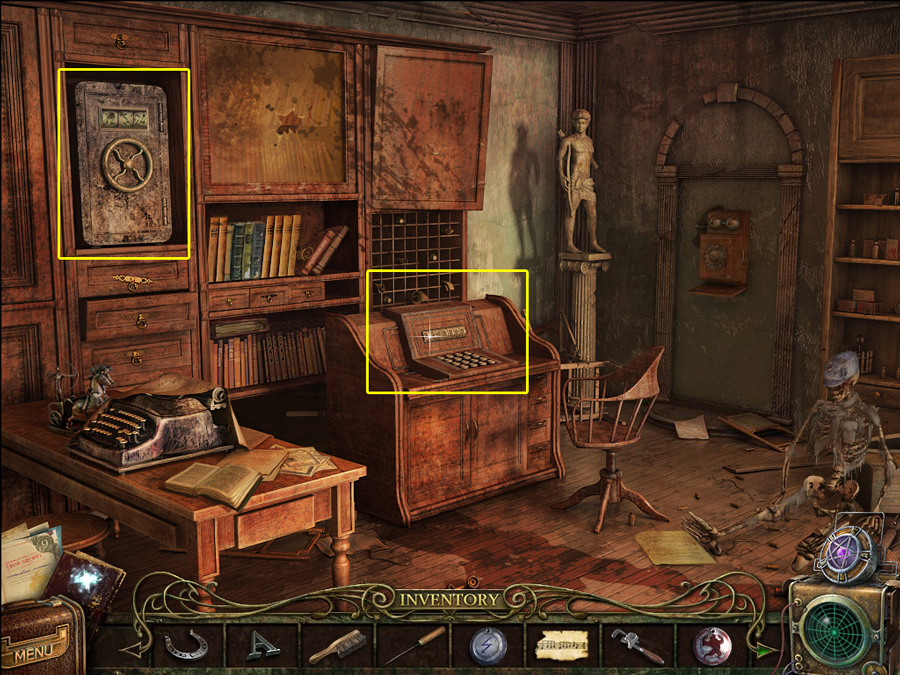Pick the metal letter A item

click(x=262, y=645)
